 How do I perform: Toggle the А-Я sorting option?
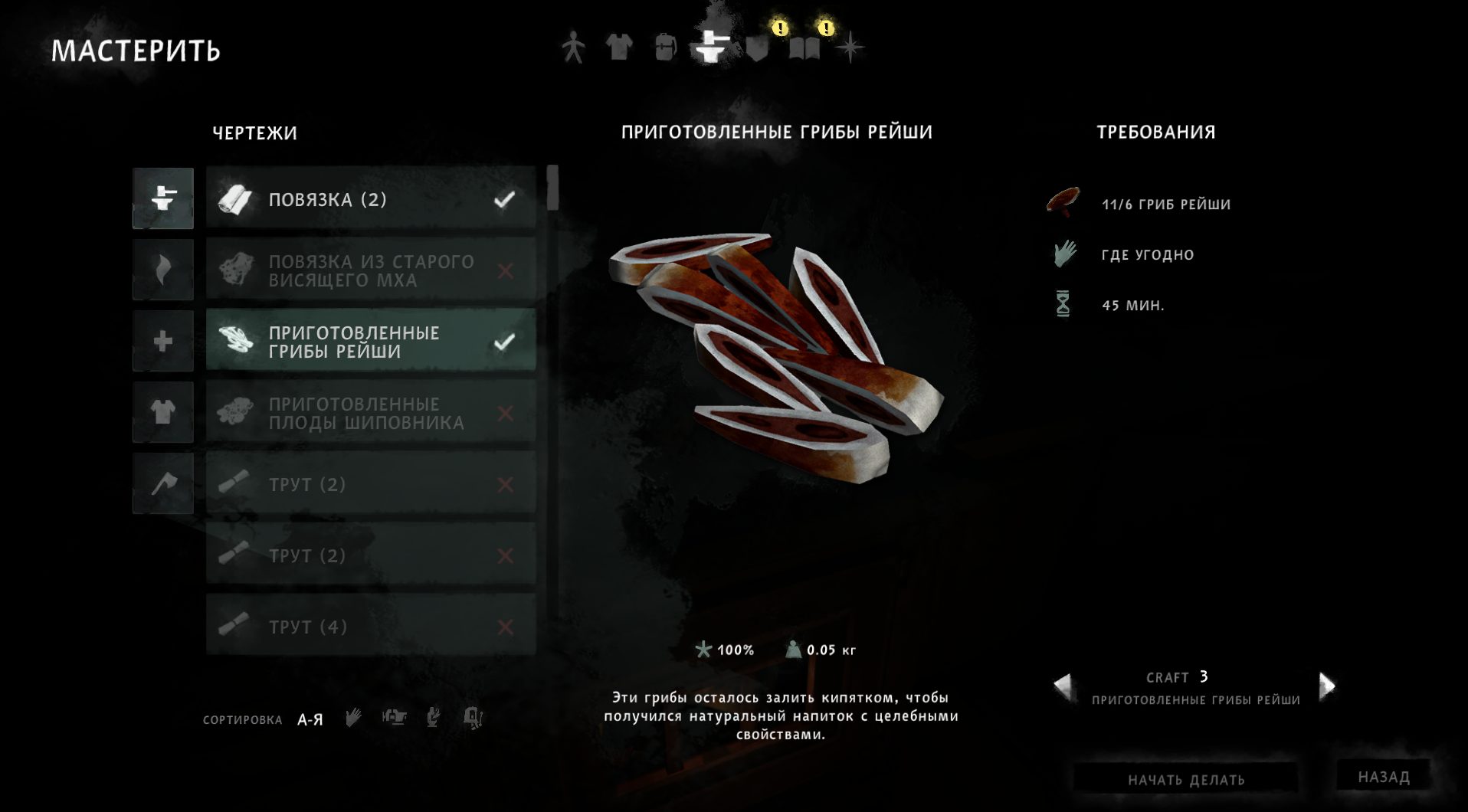(310, 720)
